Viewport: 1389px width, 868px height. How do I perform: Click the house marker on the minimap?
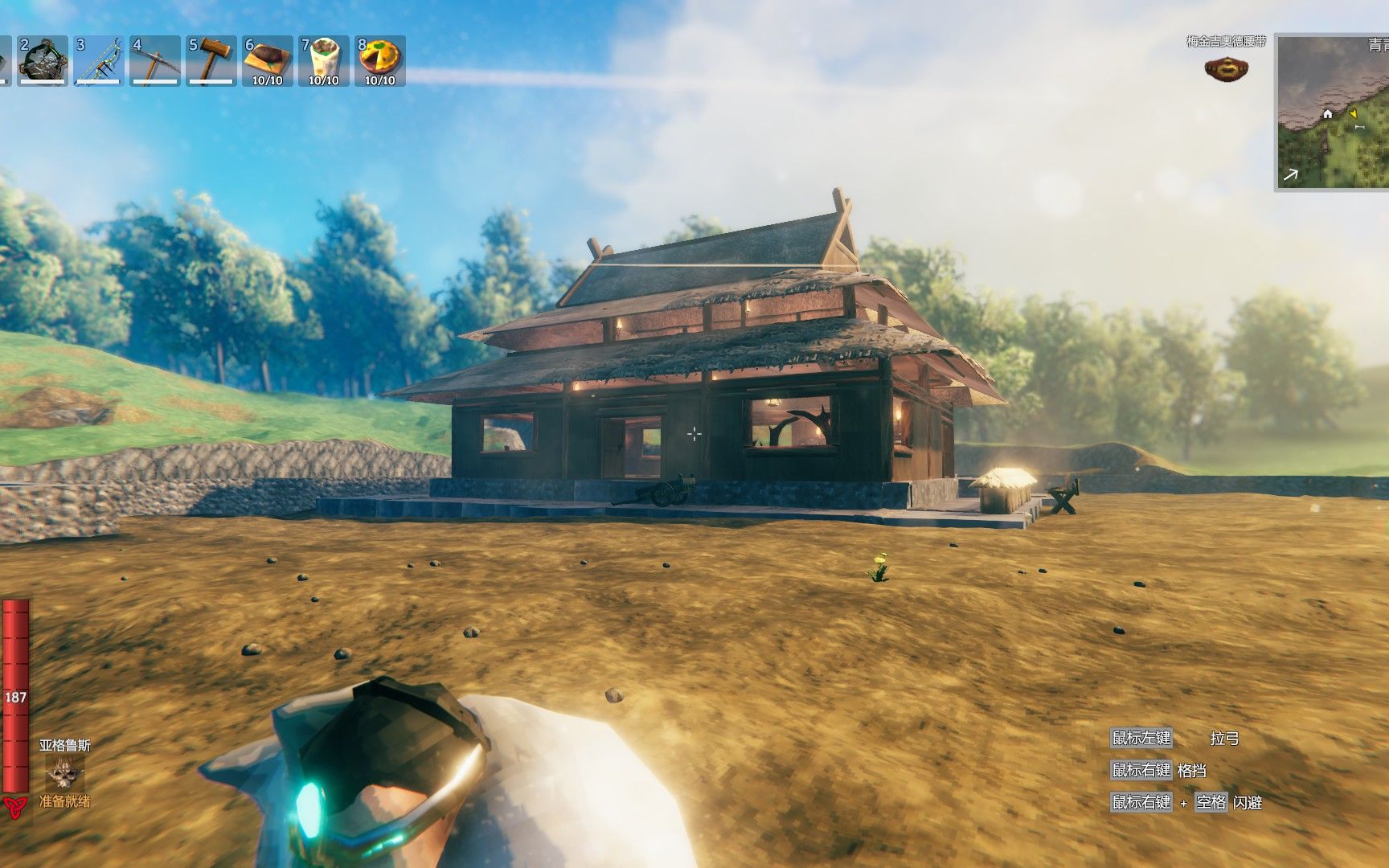point(1327,114)
